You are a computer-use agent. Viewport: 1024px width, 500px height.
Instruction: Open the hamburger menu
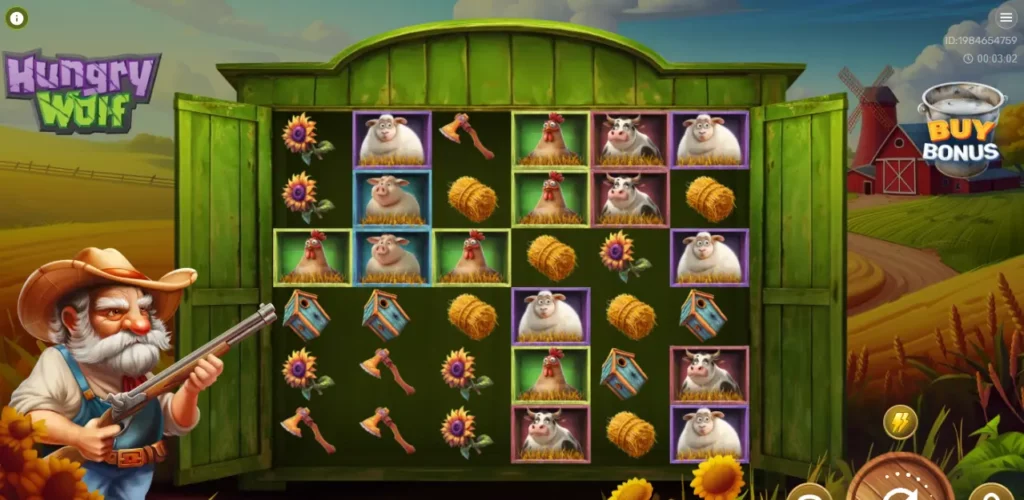click(1005, 18)
